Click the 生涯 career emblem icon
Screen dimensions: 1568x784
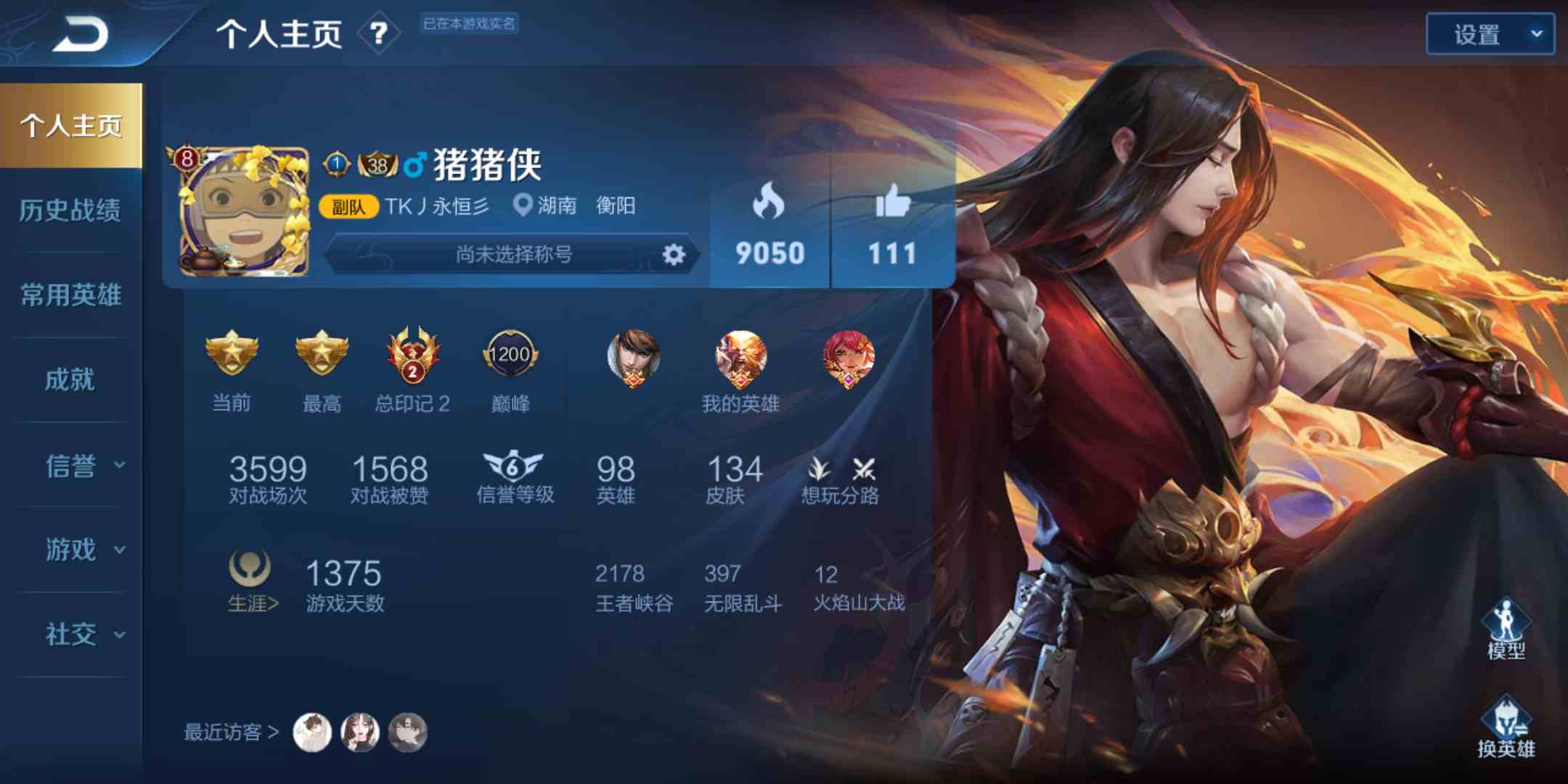250,568
